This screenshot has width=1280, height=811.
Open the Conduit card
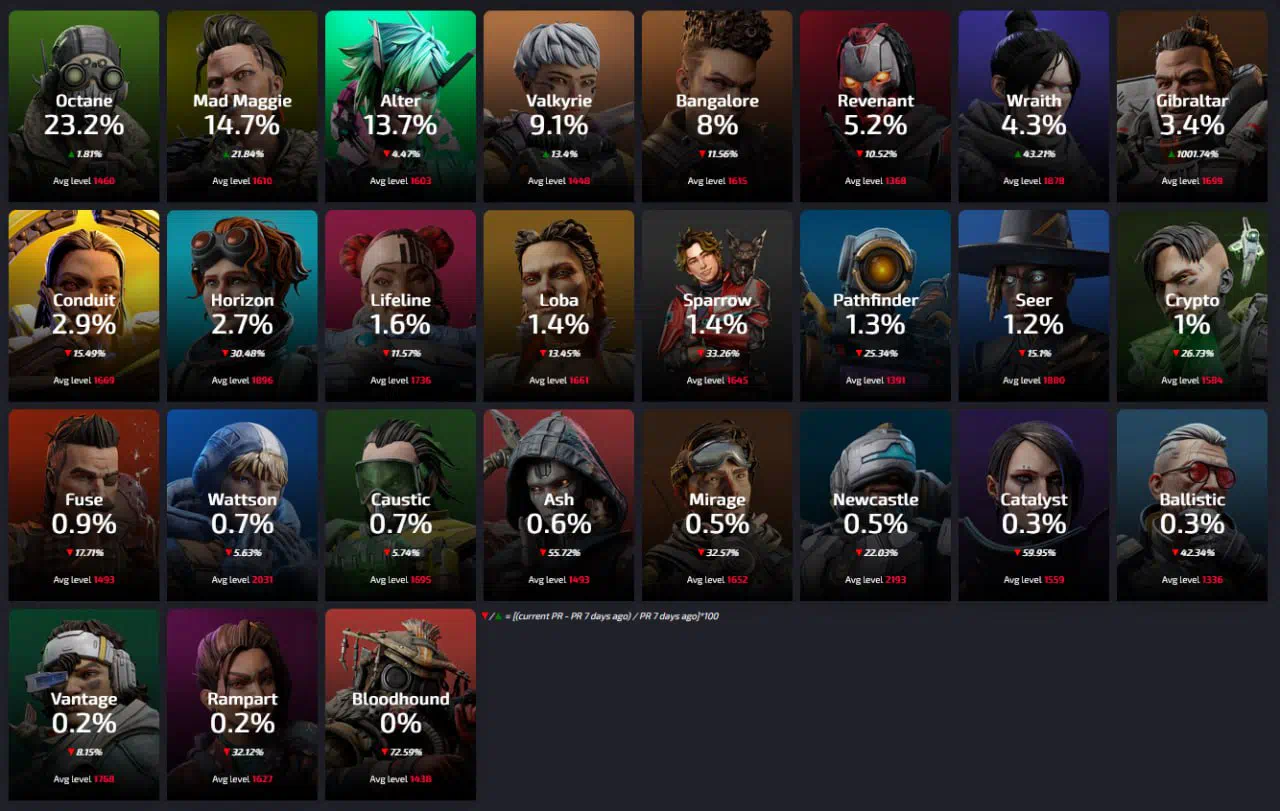[x=84, y=305]
